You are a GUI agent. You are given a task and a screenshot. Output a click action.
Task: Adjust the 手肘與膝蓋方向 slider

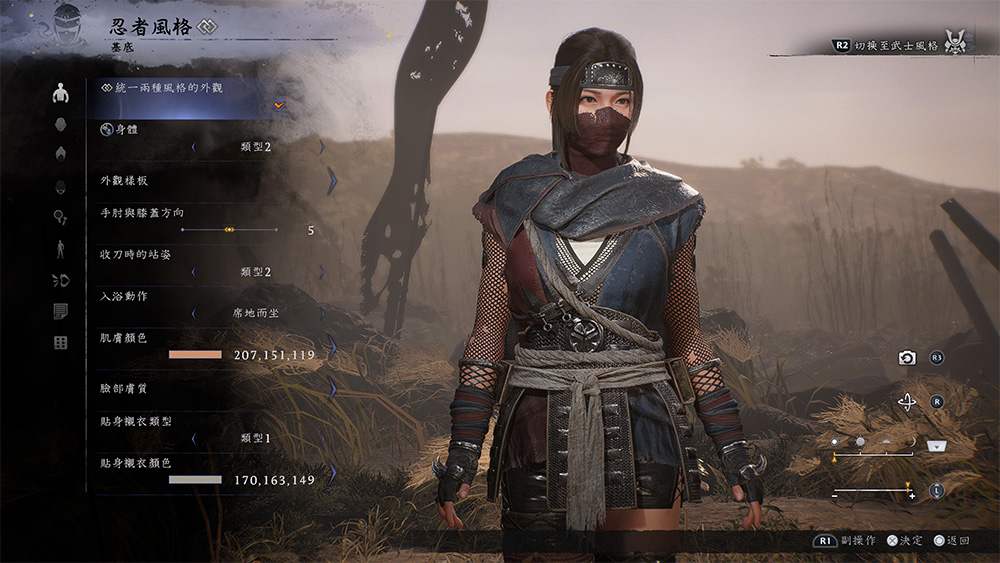point(229,230)
